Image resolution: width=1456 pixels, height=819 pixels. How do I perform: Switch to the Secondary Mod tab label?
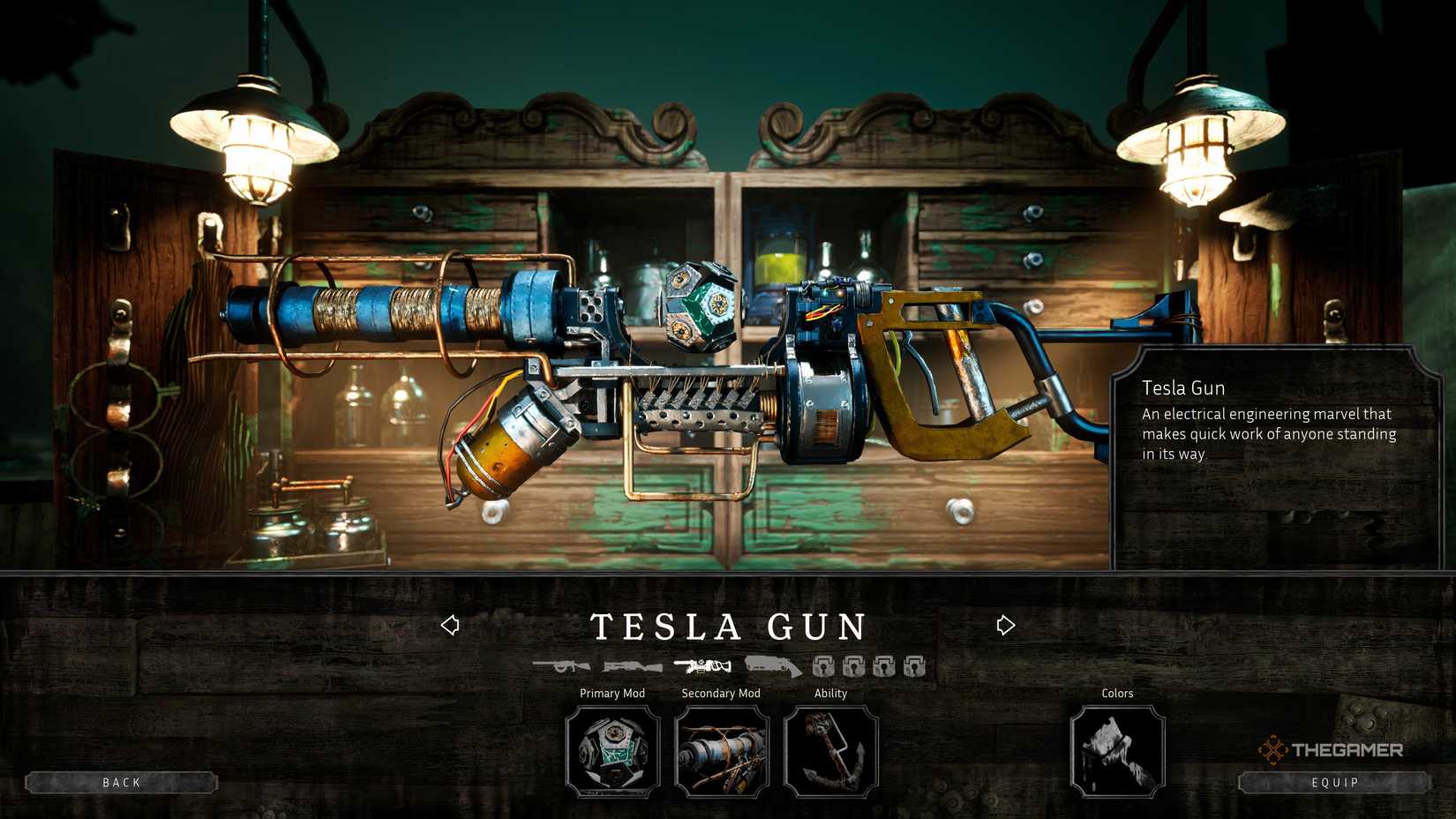pyautogui.click(x=721, y=694)
